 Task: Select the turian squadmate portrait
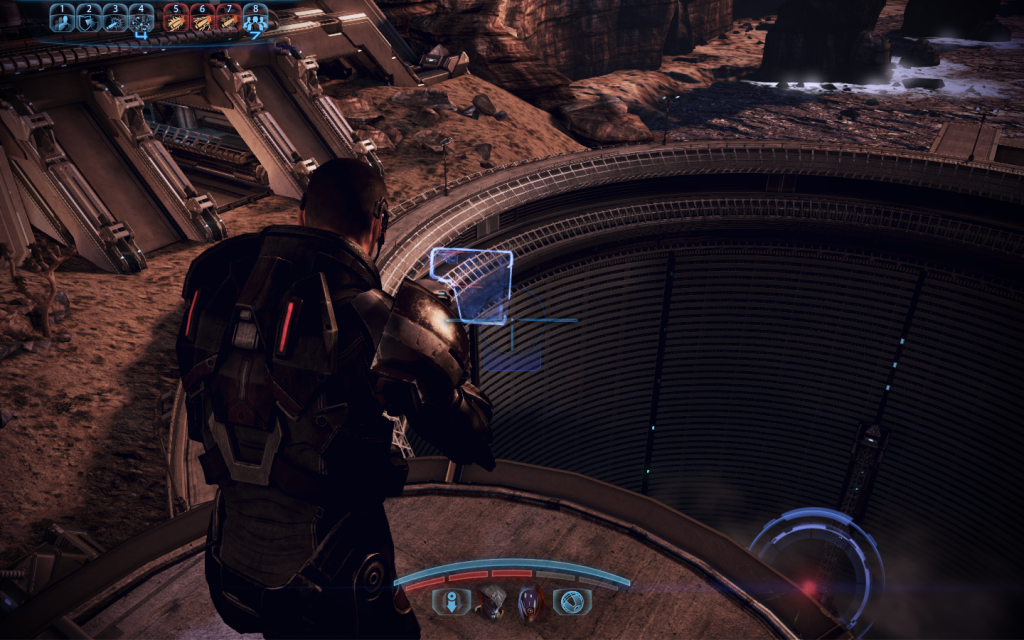pos(492,600)
